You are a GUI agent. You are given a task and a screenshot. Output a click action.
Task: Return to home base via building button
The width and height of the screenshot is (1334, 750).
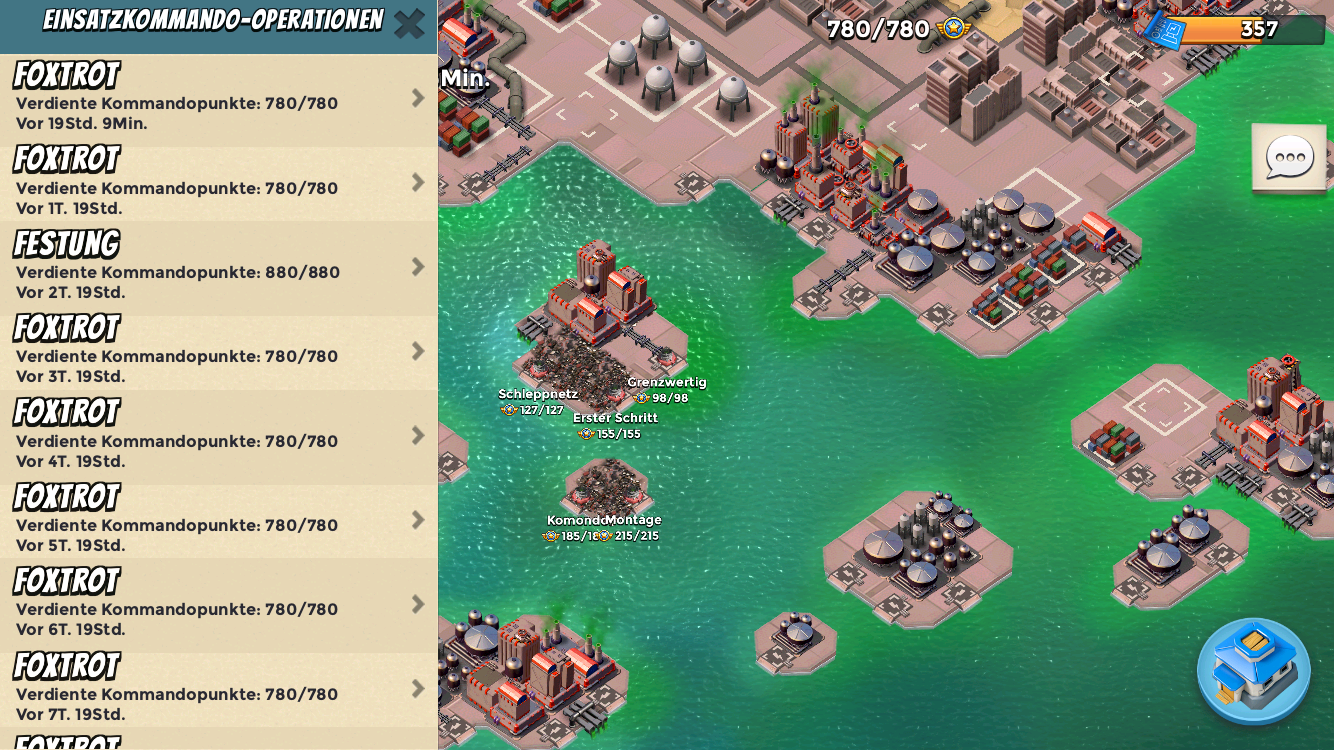[x=1253, y=670]
